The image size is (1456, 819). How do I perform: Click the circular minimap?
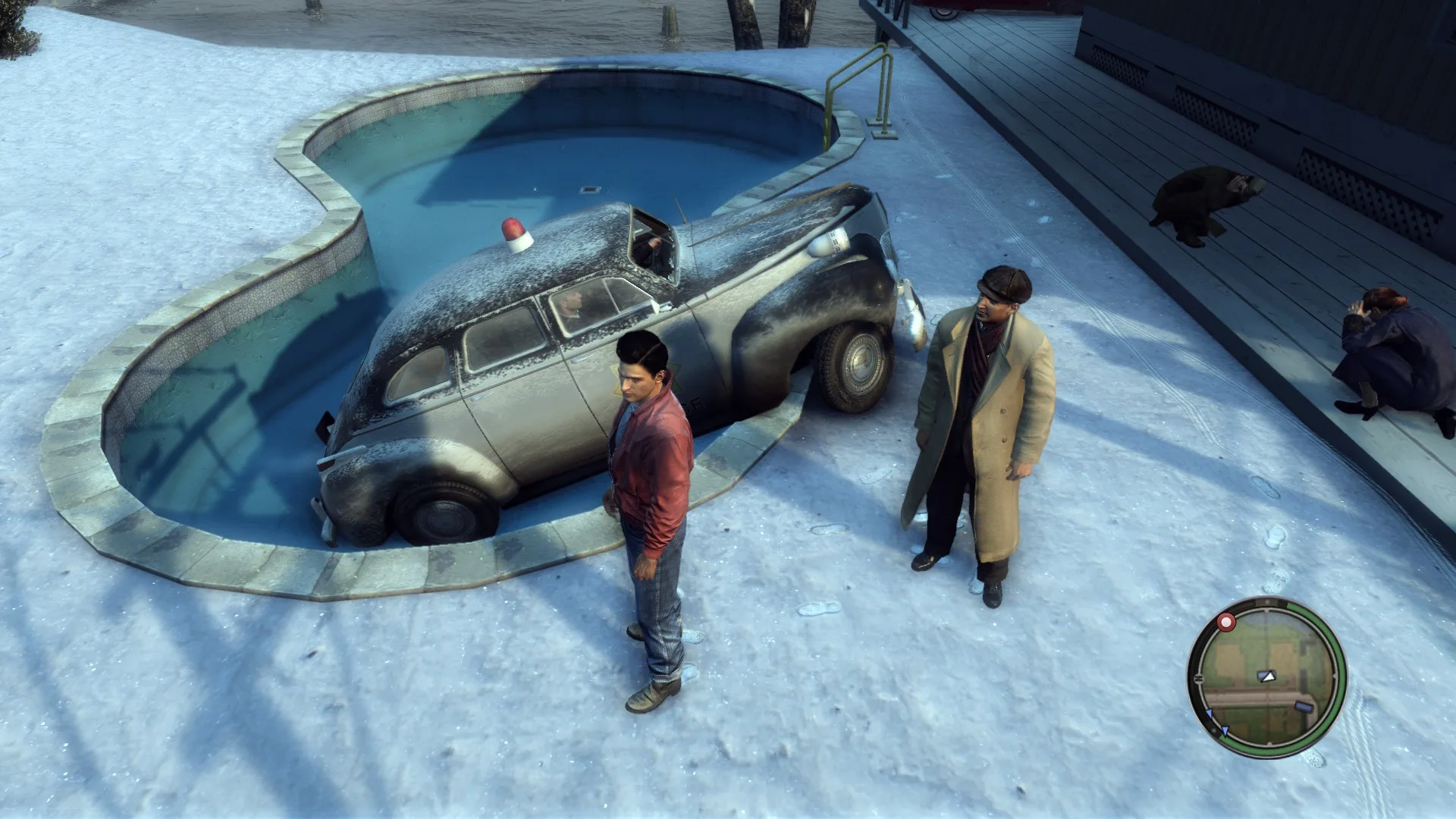click(1266, 677)
